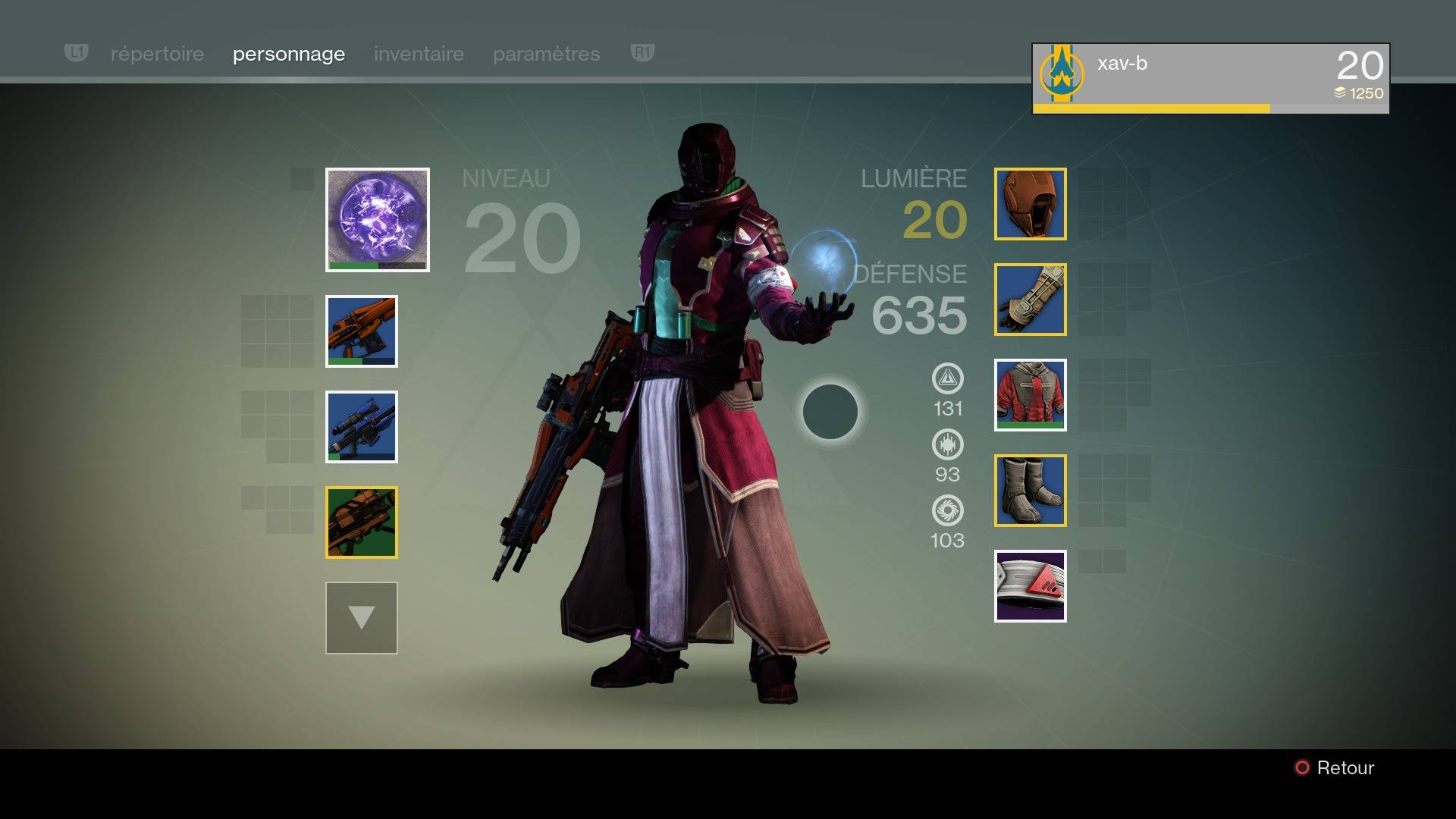Select the orange helmet armor slot
This screenshot has height=819, width=1456.
1030,204
